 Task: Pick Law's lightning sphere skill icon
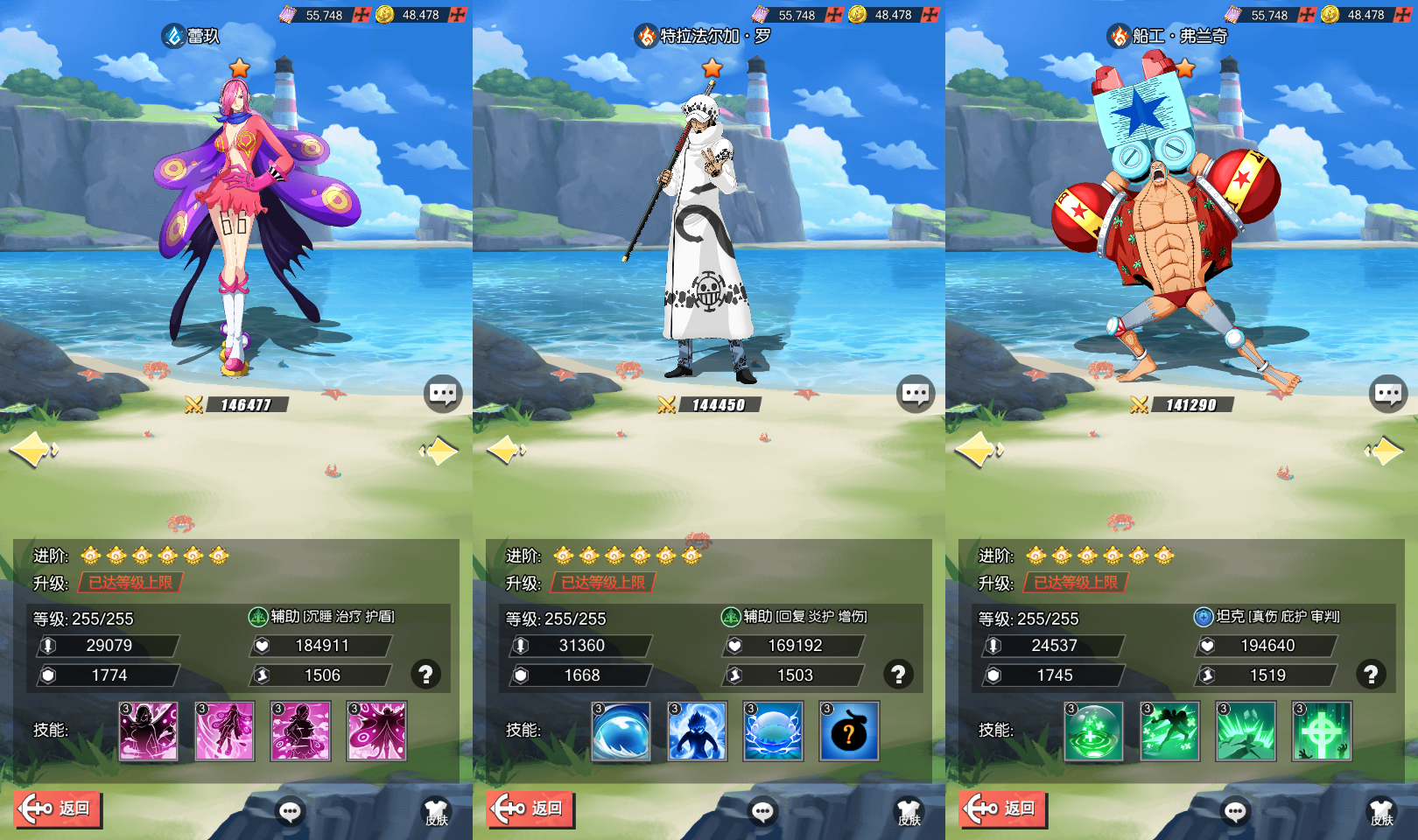click(773, 731)
